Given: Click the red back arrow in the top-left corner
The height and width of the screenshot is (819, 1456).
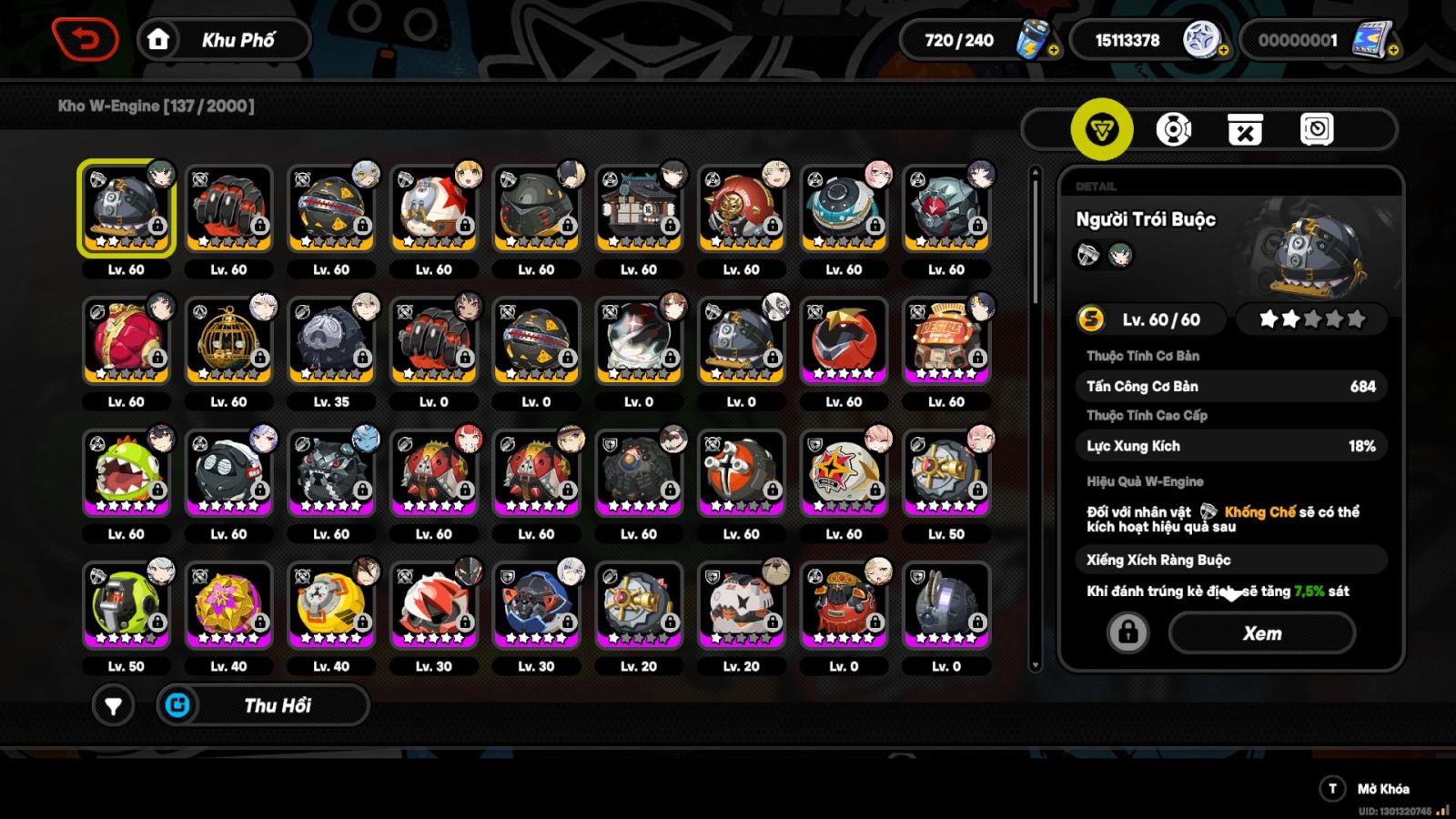Looking at the screenshot, I should click(86, 39).
